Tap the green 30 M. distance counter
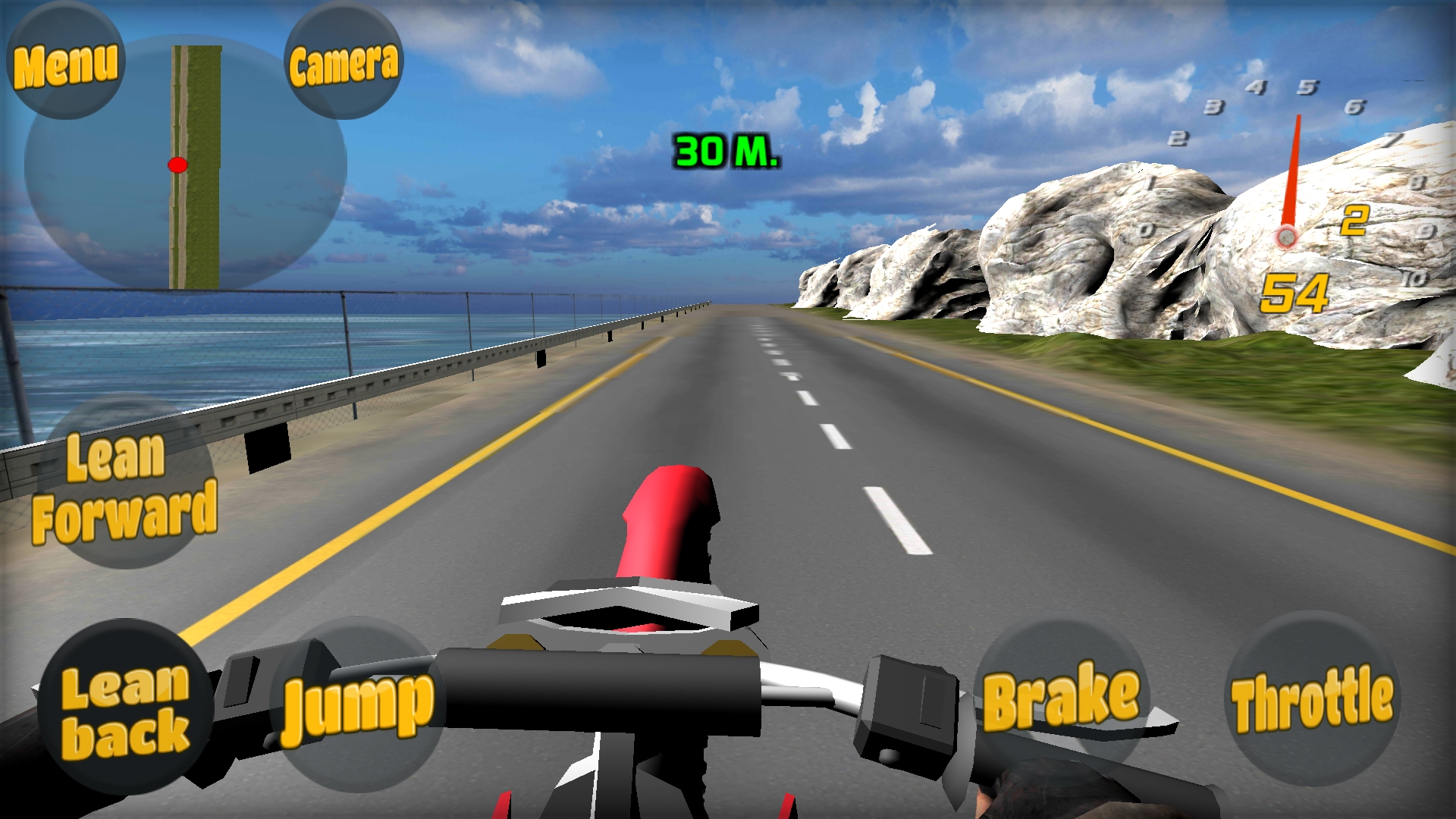The image size is (1456, 819). point(724,152)
